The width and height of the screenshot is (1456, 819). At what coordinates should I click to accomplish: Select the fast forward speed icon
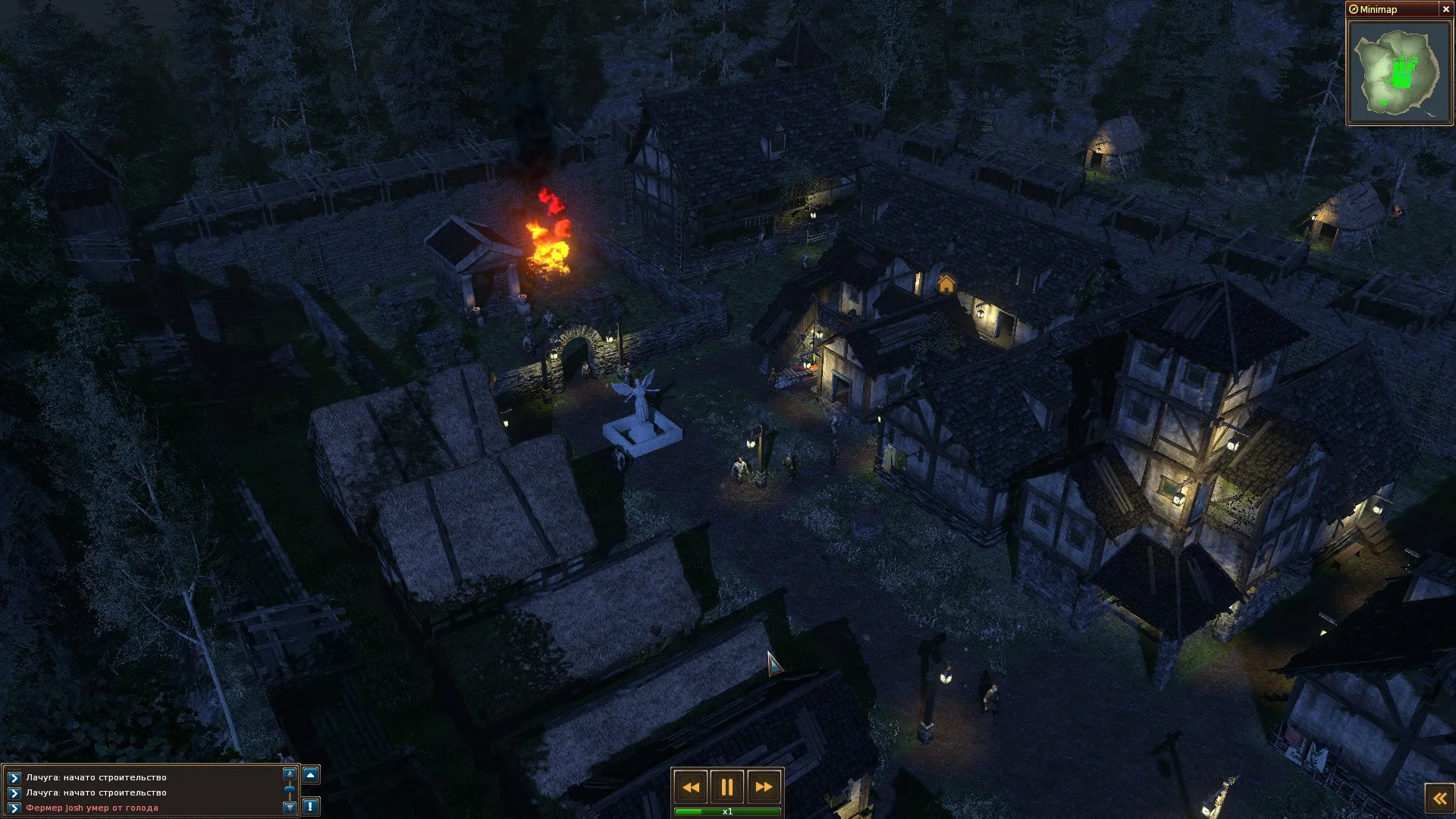(764, 787)
